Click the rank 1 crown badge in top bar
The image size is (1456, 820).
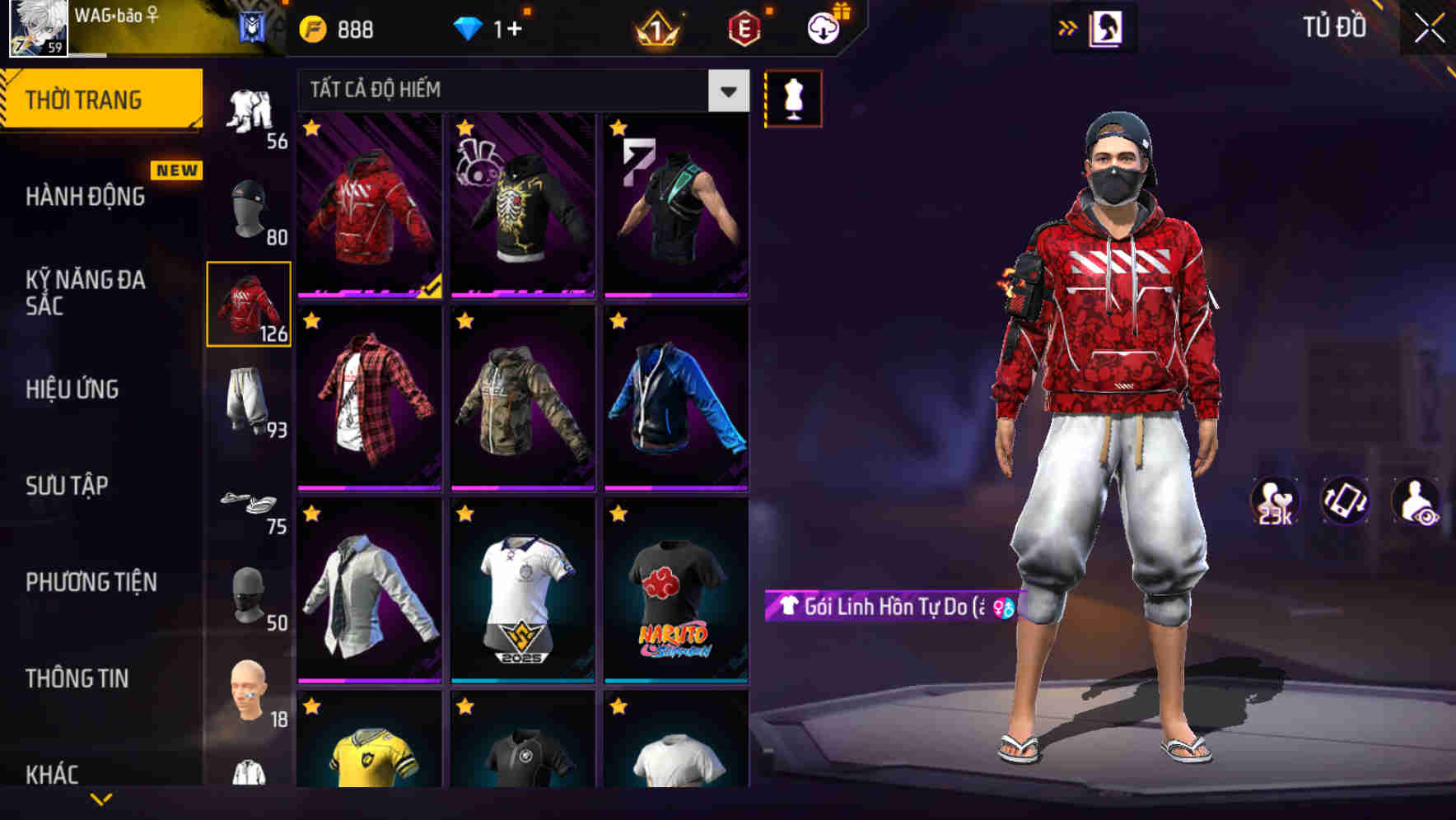click(x=656, y=27)
